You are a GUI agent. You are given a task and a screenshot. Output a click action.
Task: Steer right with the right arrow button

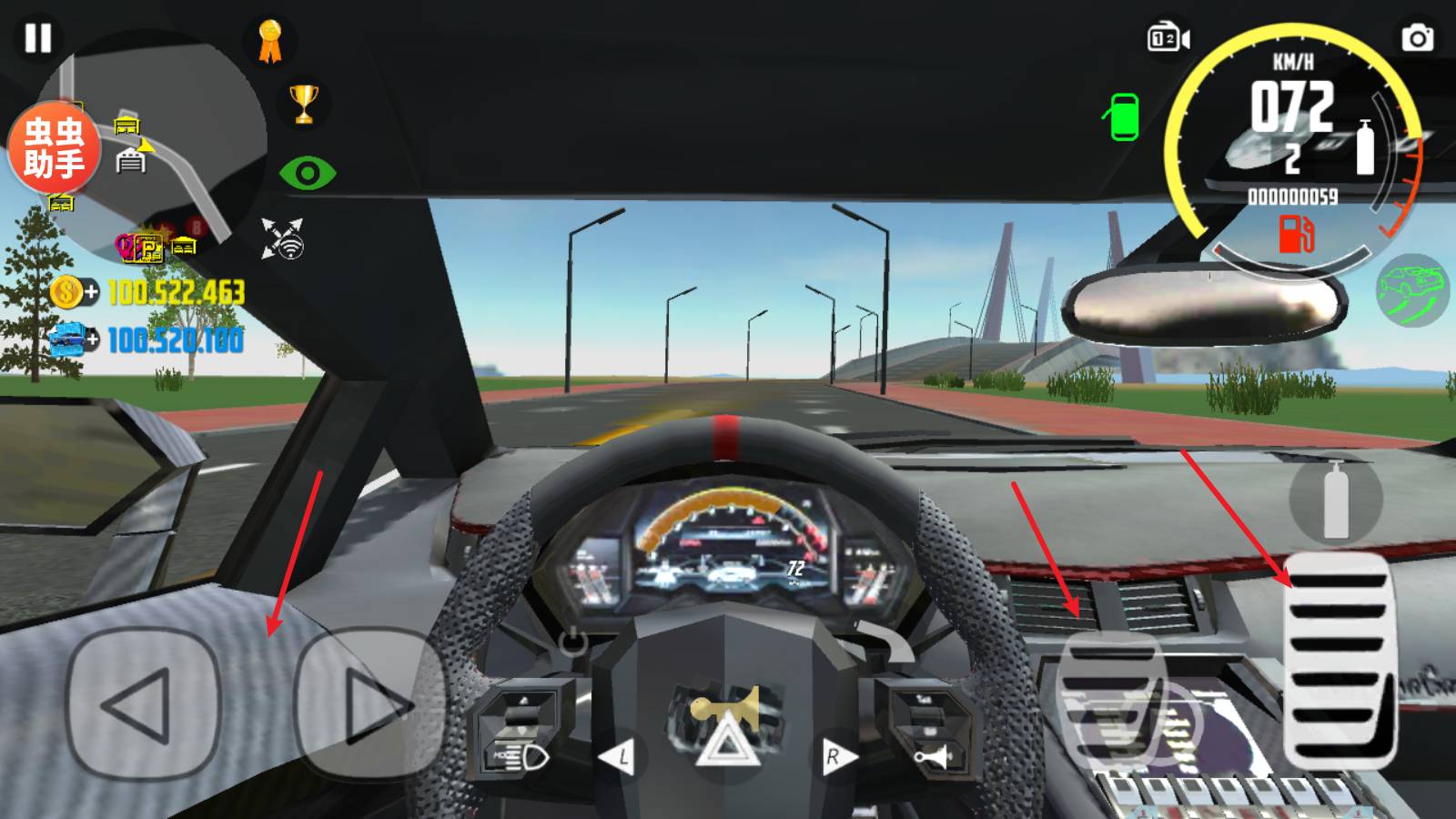369,703
